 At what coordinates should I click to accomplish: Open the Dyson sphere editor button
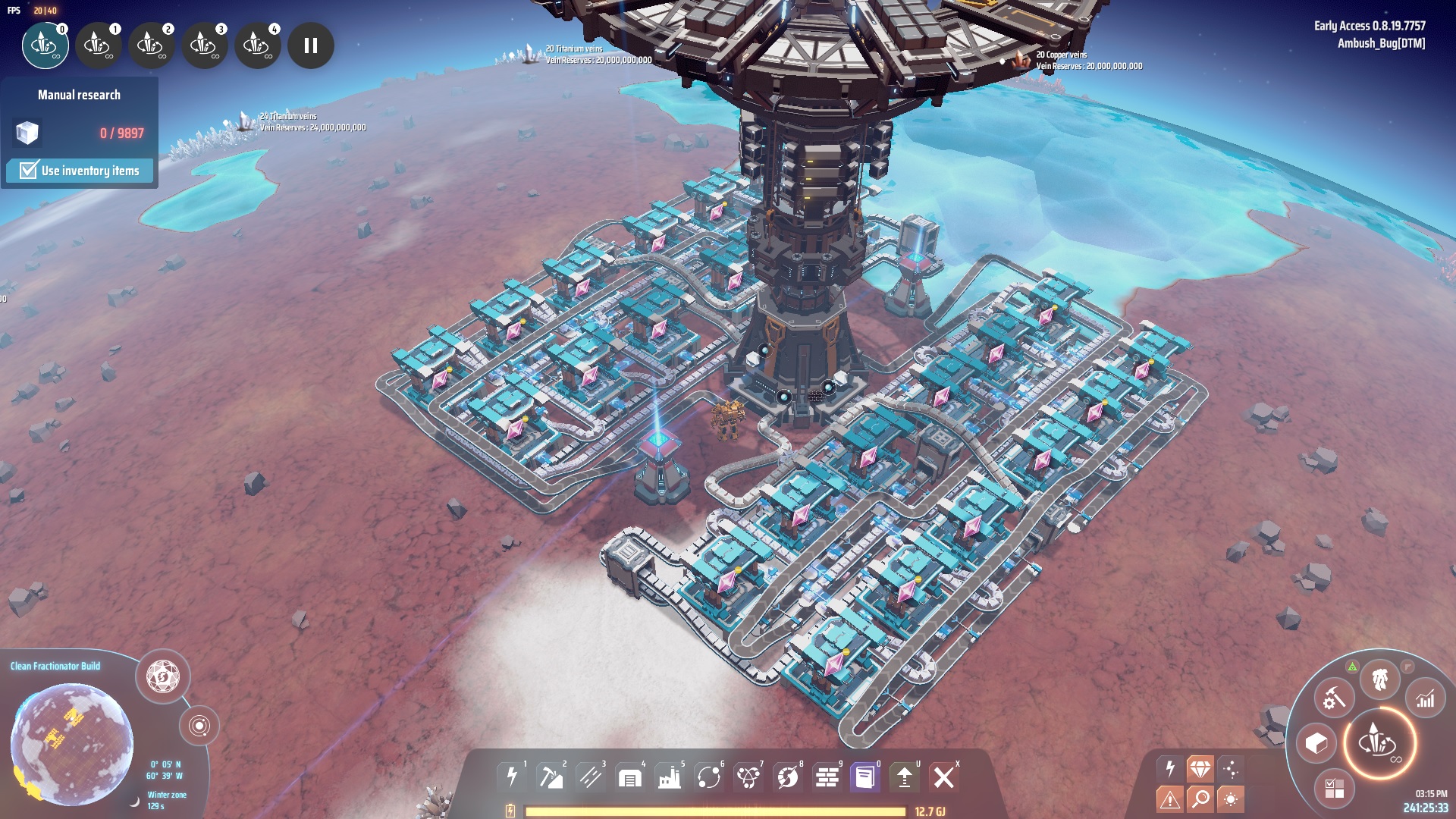click(x=162, y=676)
